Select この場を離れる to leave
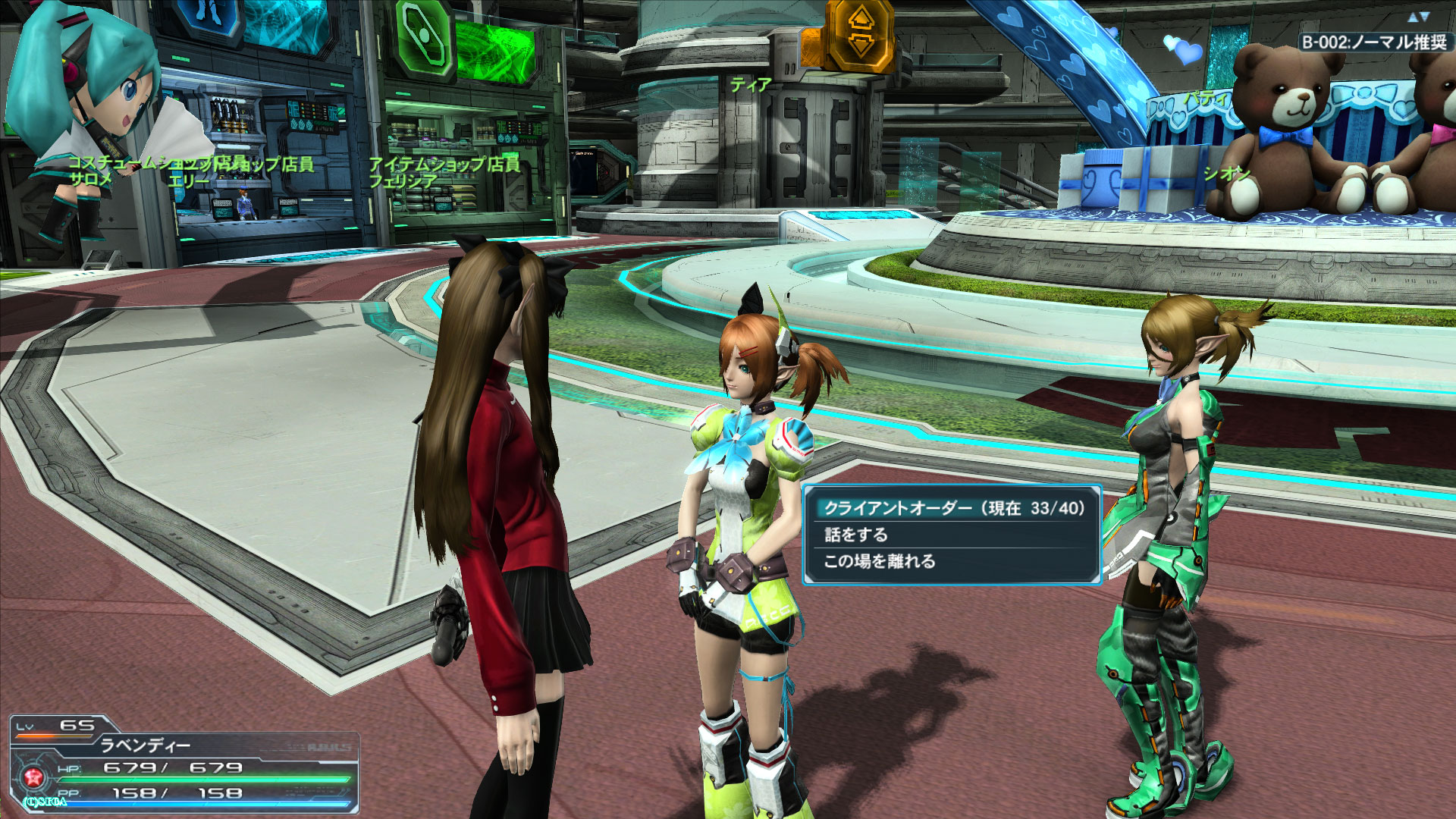This screenshot has height=819, width=1456. point(880,561)
